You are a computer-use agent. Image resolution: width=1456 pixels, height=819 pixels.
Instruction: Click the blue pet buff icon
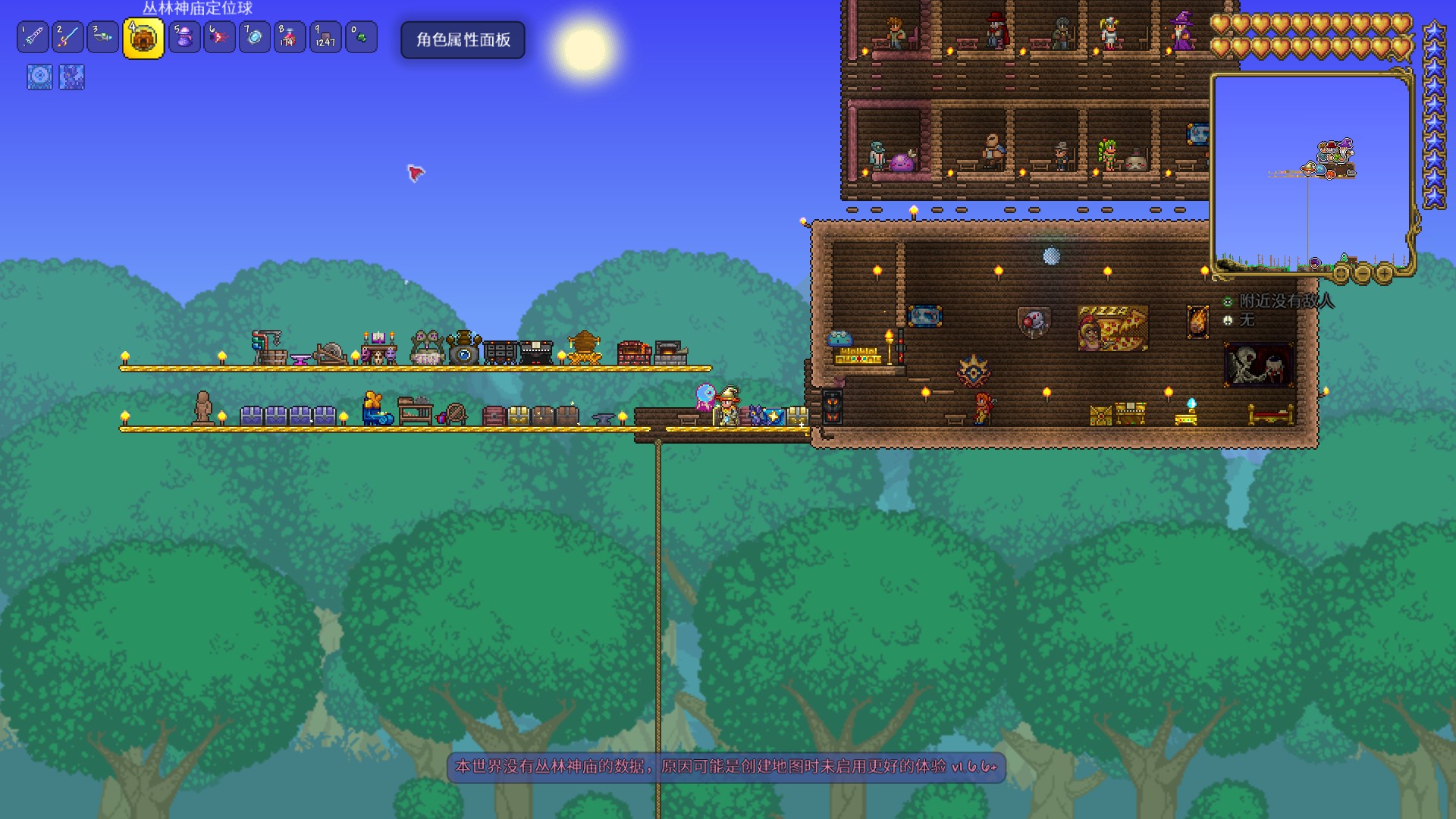click(72, 77)
